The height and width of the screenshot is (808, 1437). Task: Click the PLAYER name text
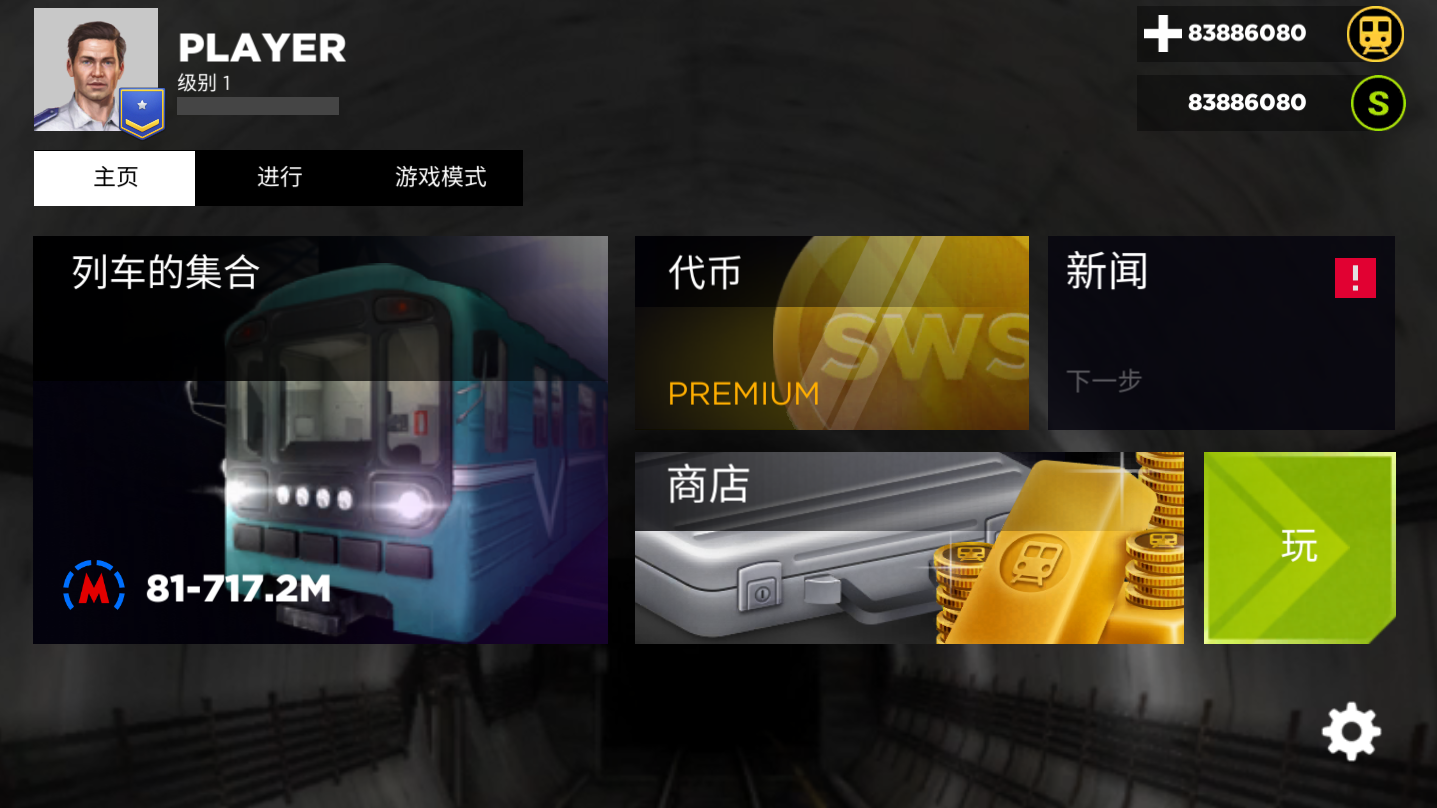pos(262,47)
